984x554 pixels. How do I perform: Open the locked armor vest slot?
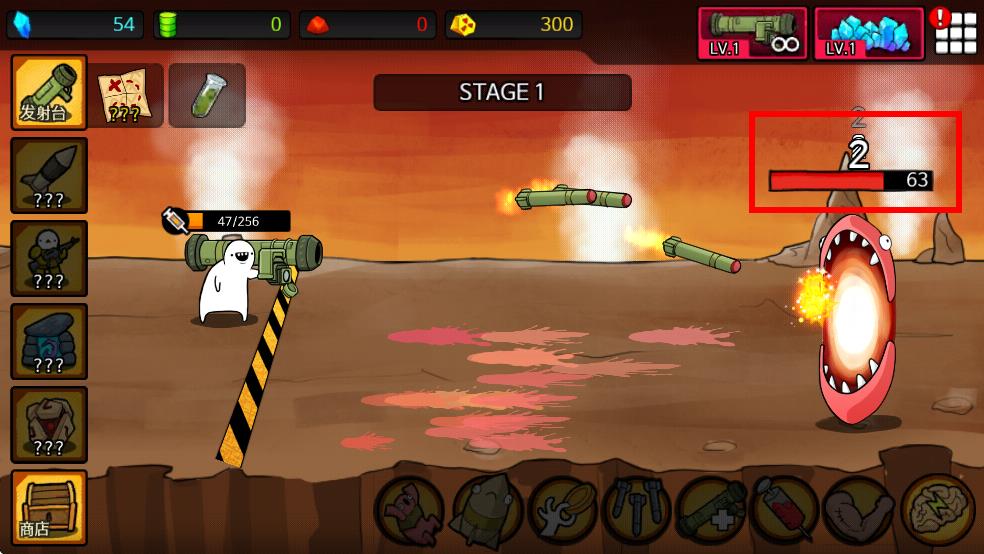click(x=49, y=424)
